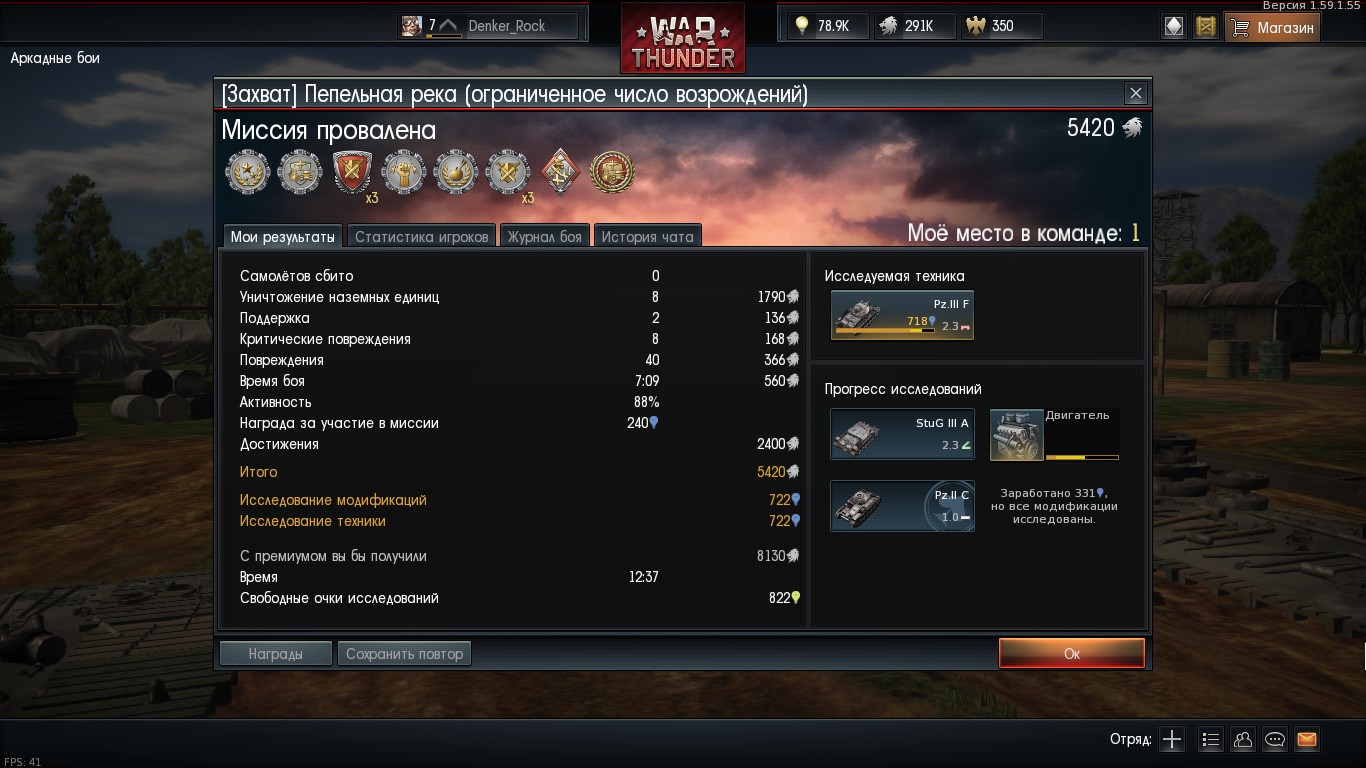Viewport: 1366px width, 768px height.
Task: Save the replay with Сохранить повтор
Action: (404, 653)
